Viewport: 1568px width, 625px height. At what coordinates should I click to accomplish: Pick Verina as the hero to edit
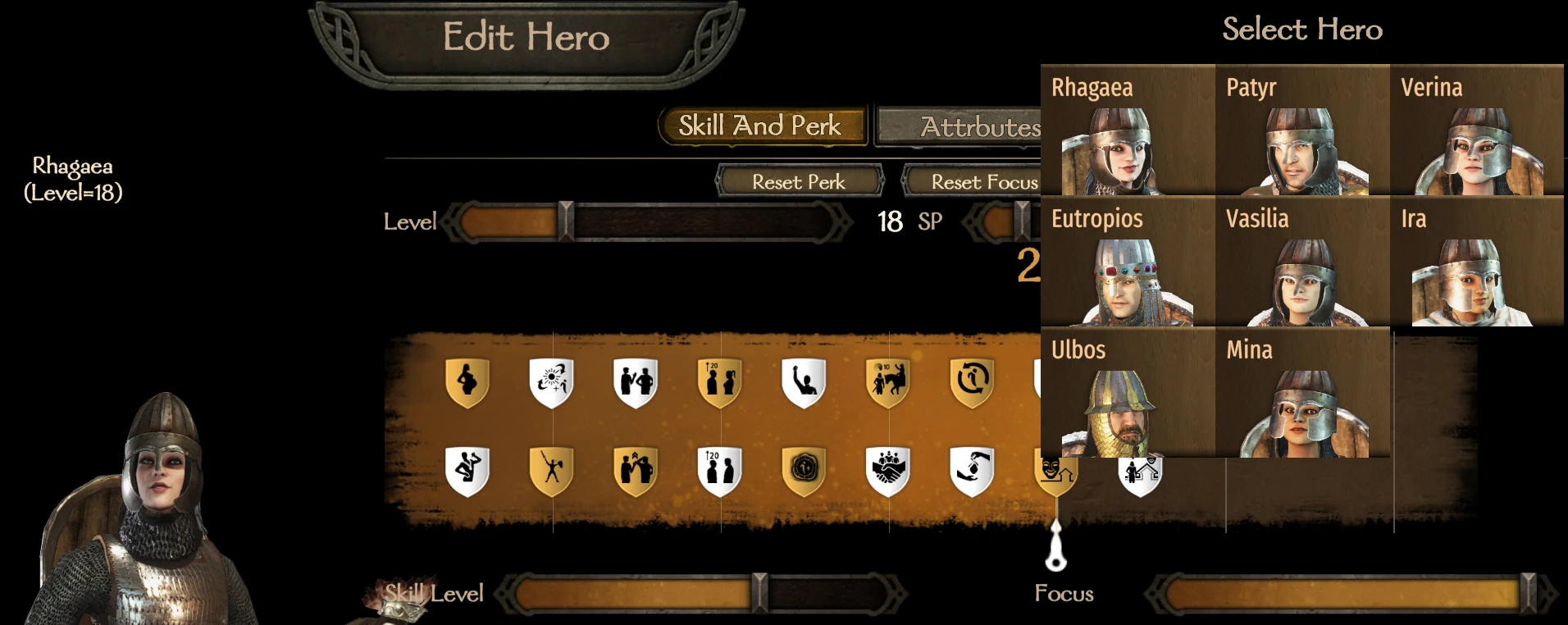pos(1476,130)
